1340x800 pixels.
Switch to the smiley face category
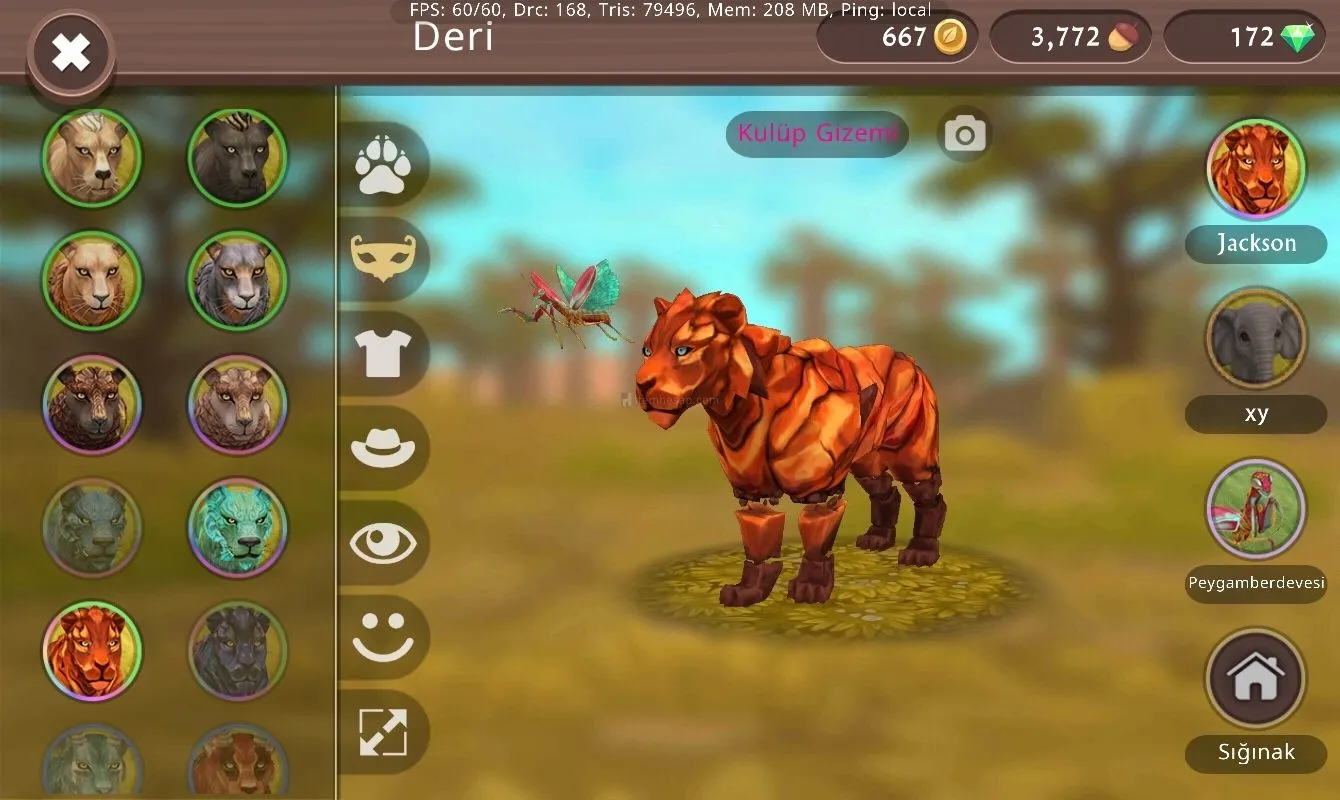click(x=383, y=636)
